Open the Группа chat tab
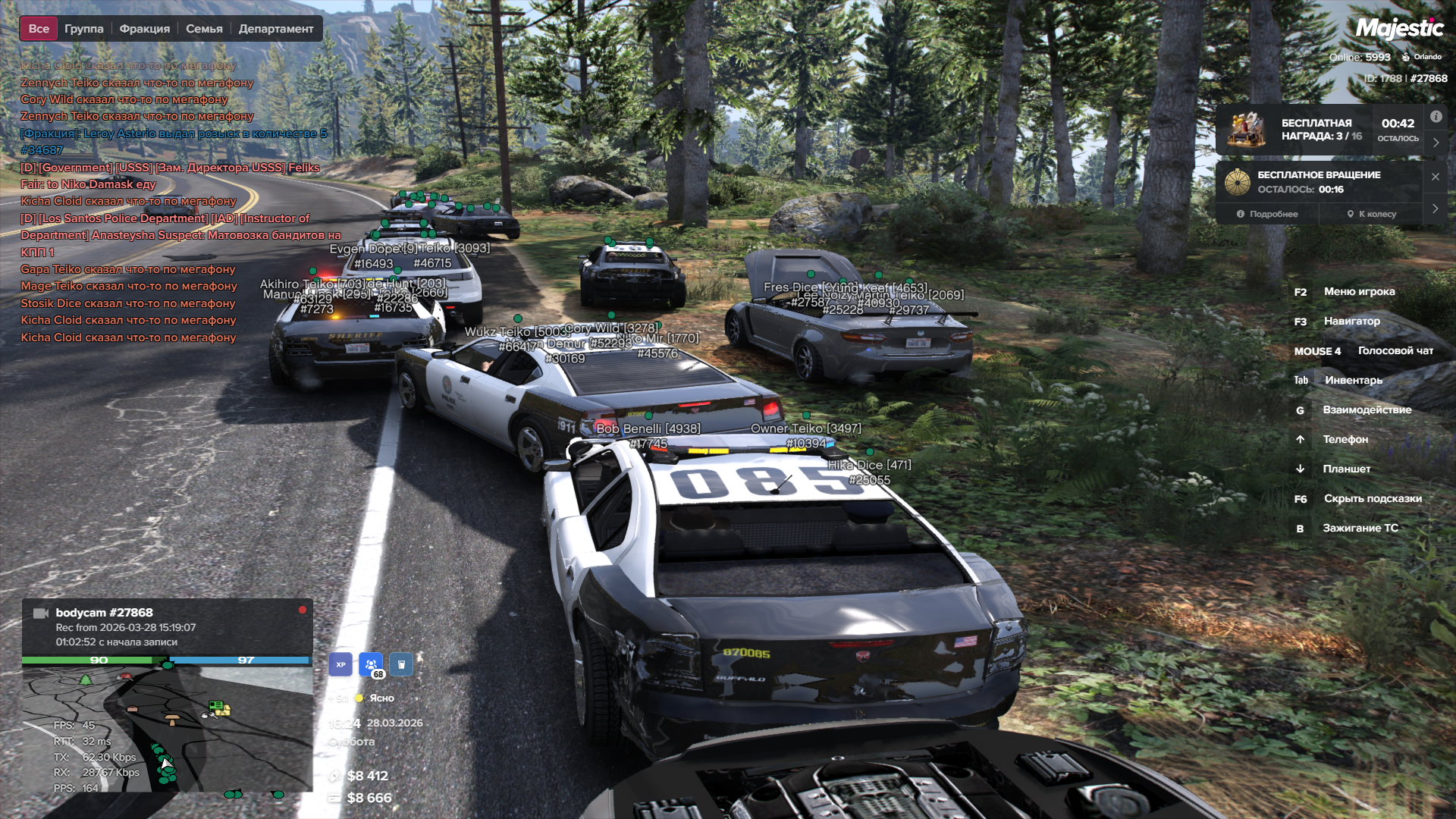Viewport: 1456px width, 819px height. [83, 29]
